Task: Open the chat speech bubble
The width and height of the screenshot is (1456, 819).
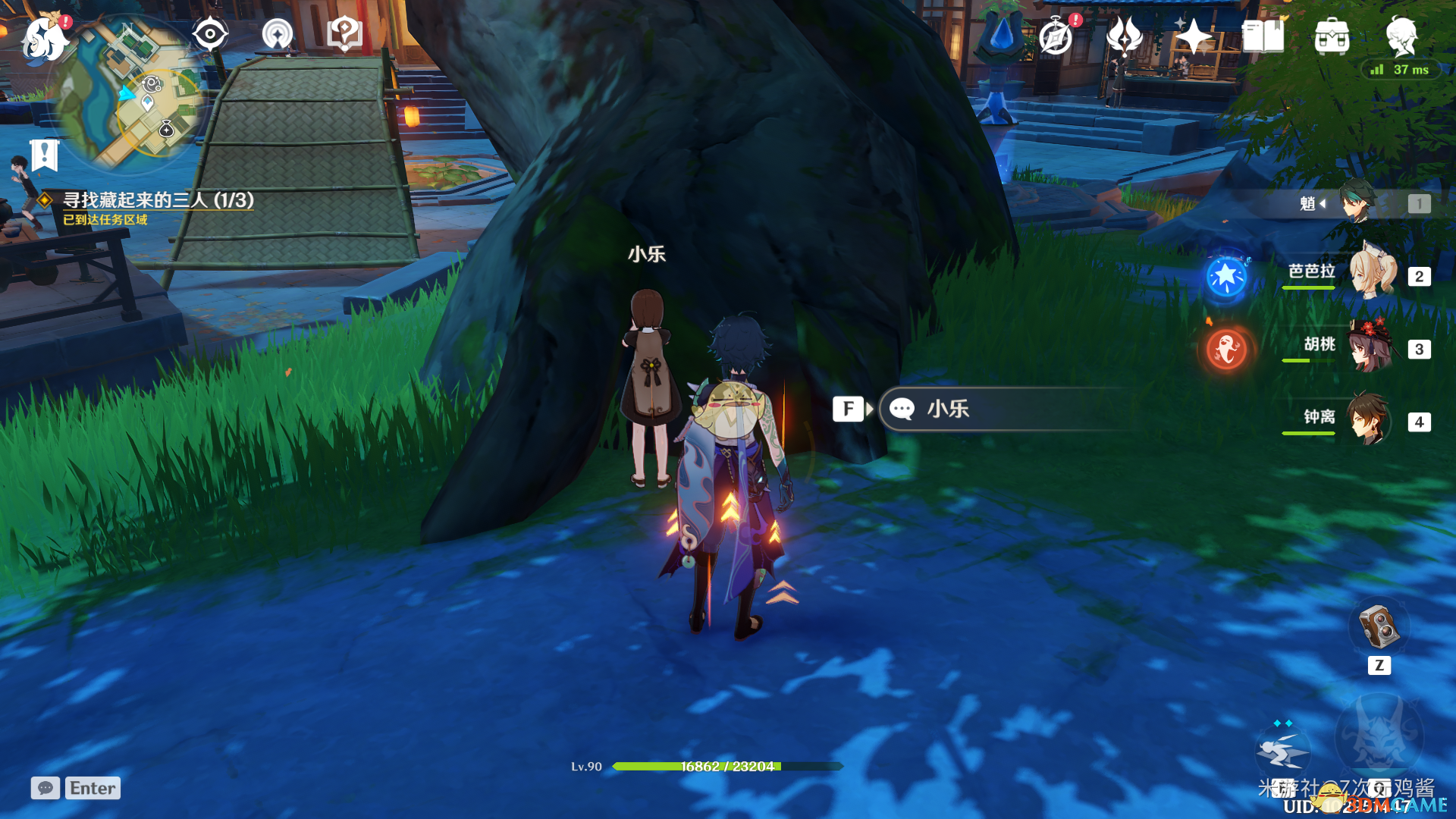Action: click(x=45, y=788)
